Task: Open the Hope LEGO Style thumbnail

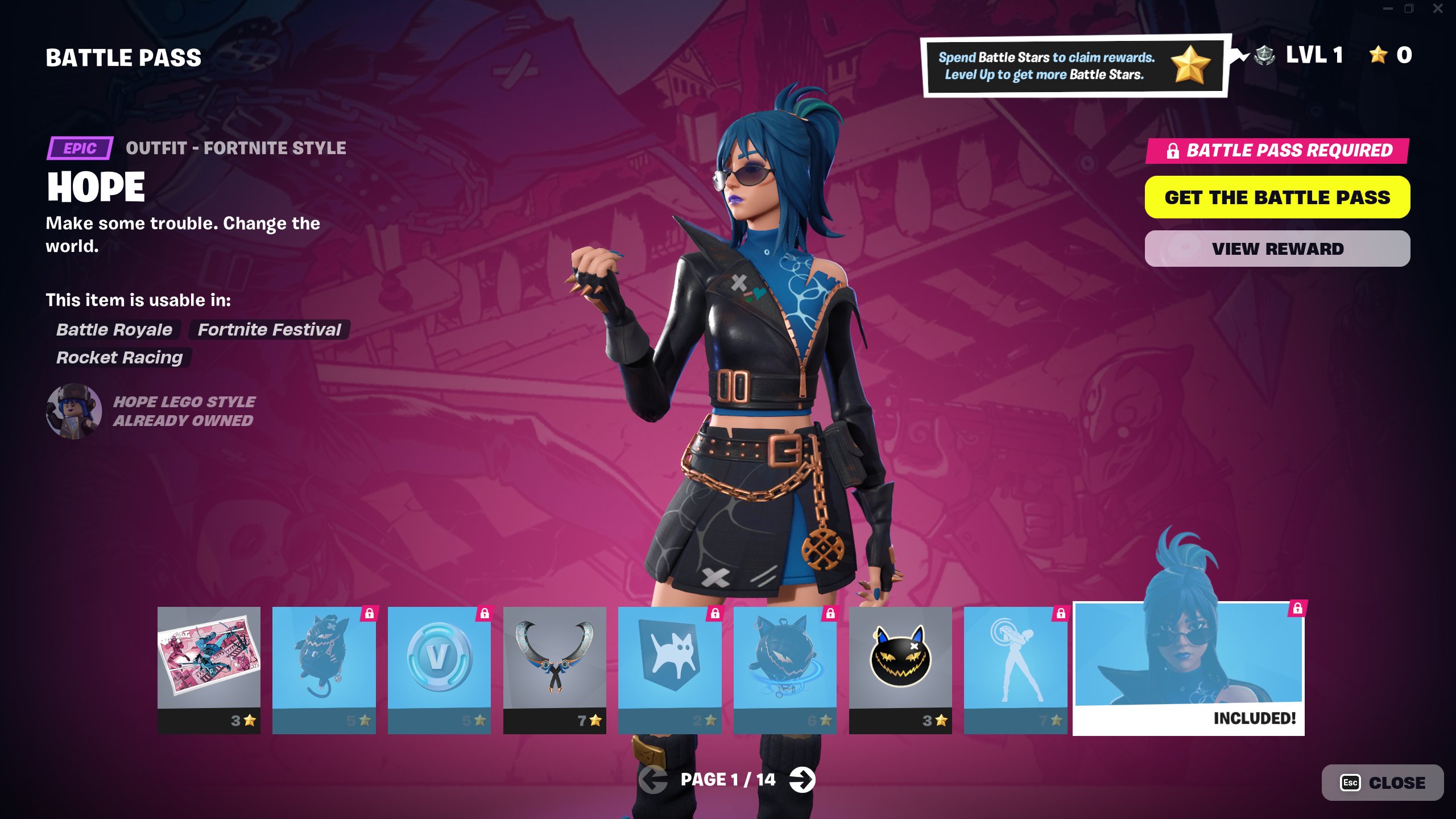Action: tap(74, 411)
